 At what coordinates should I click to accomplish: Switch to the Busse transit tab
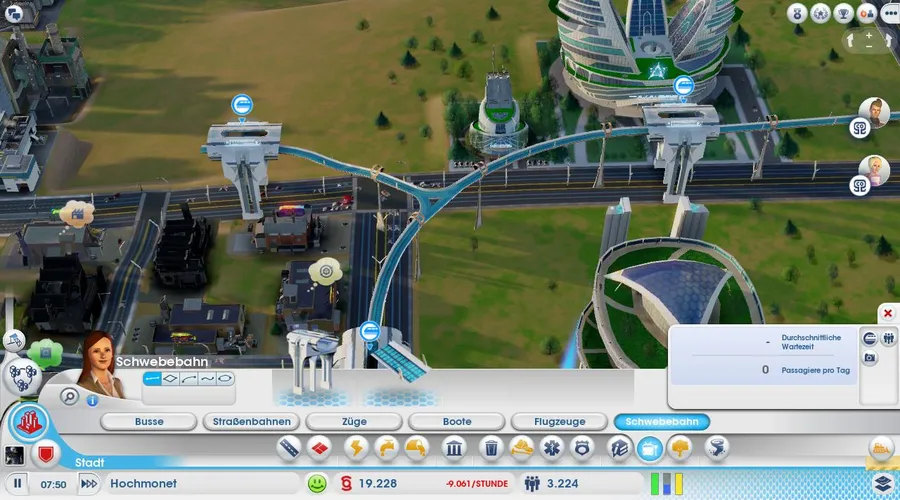pos(149,422)
